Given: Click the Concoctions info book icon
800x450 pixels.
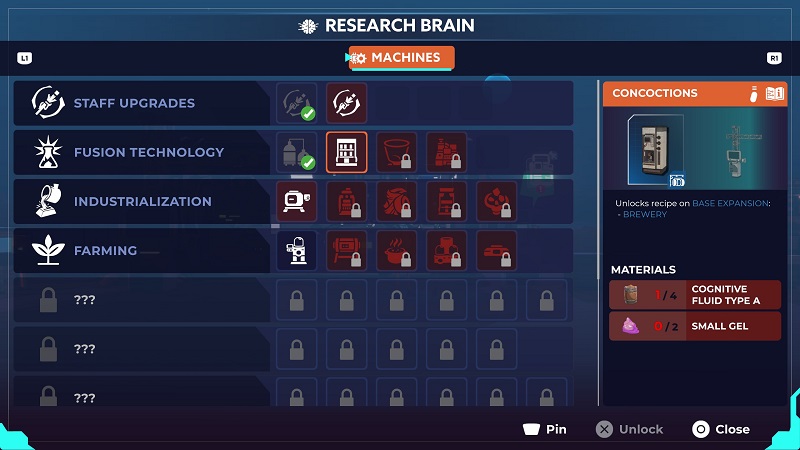Looking at the screenshot, I should (x=772, y=94).
